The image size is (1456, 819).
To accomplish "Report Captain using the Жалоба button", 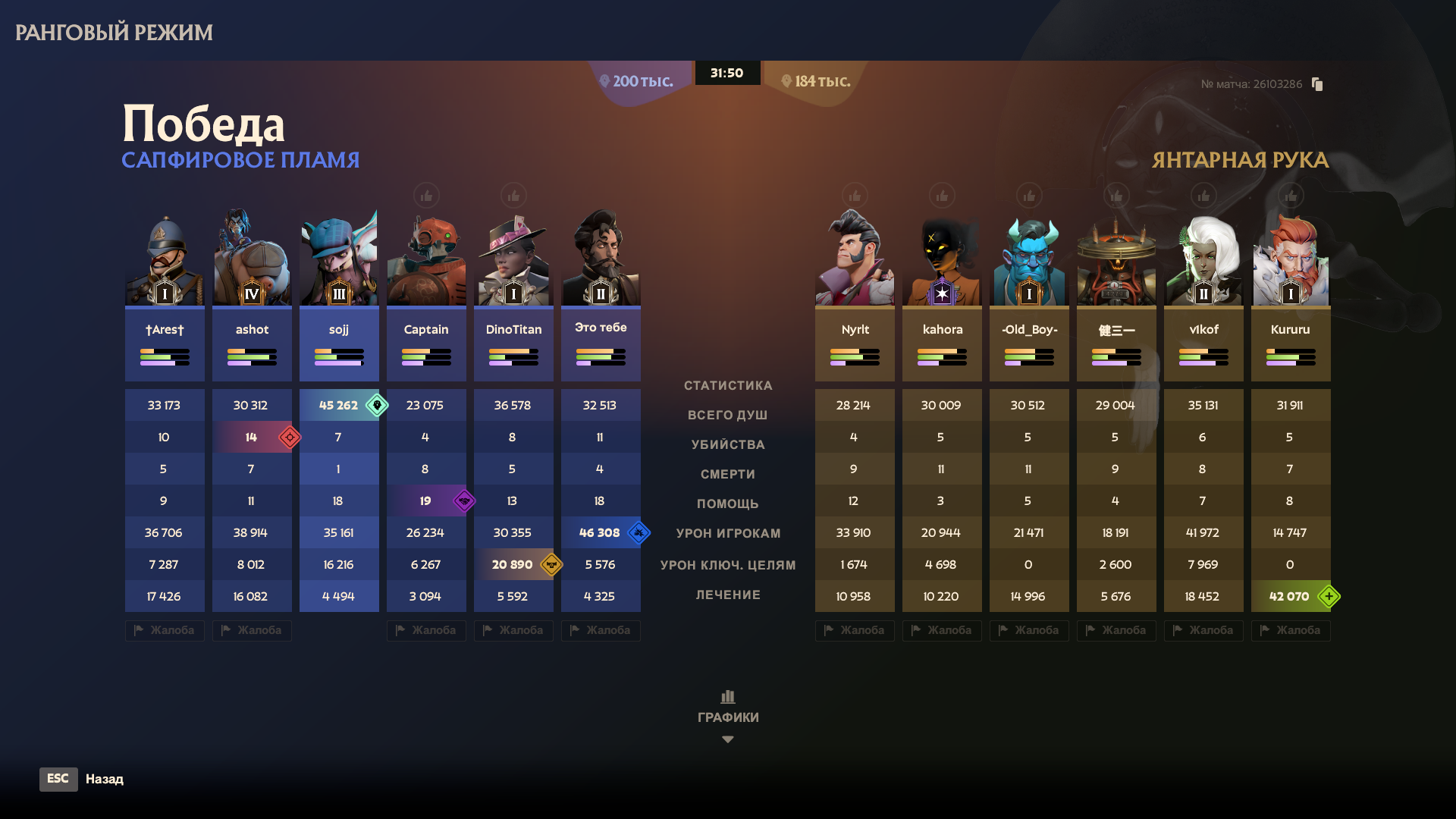I will 426,630.
